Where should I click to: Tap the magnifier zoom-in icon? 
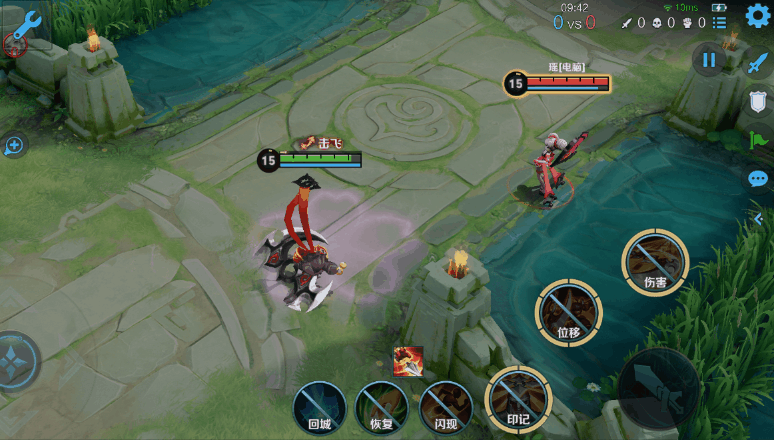[14, 146]
